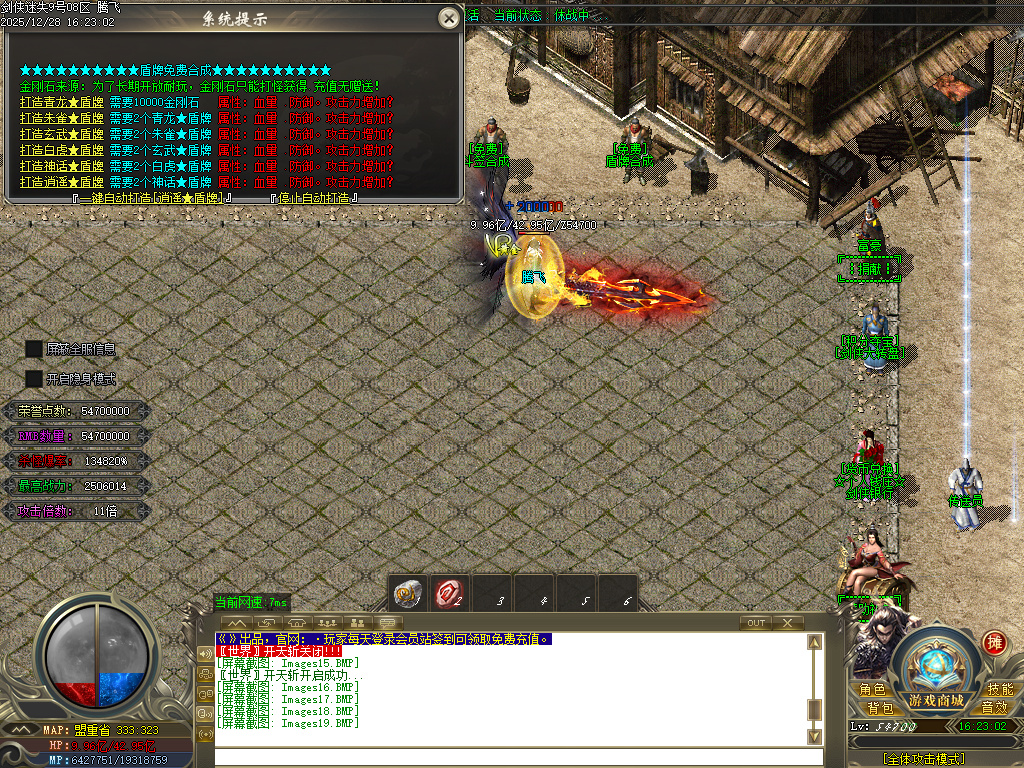The width and height of the screenshot is (1024, 768).
Task: Focus the chat text input field
Action: click(x=510, y=757)
